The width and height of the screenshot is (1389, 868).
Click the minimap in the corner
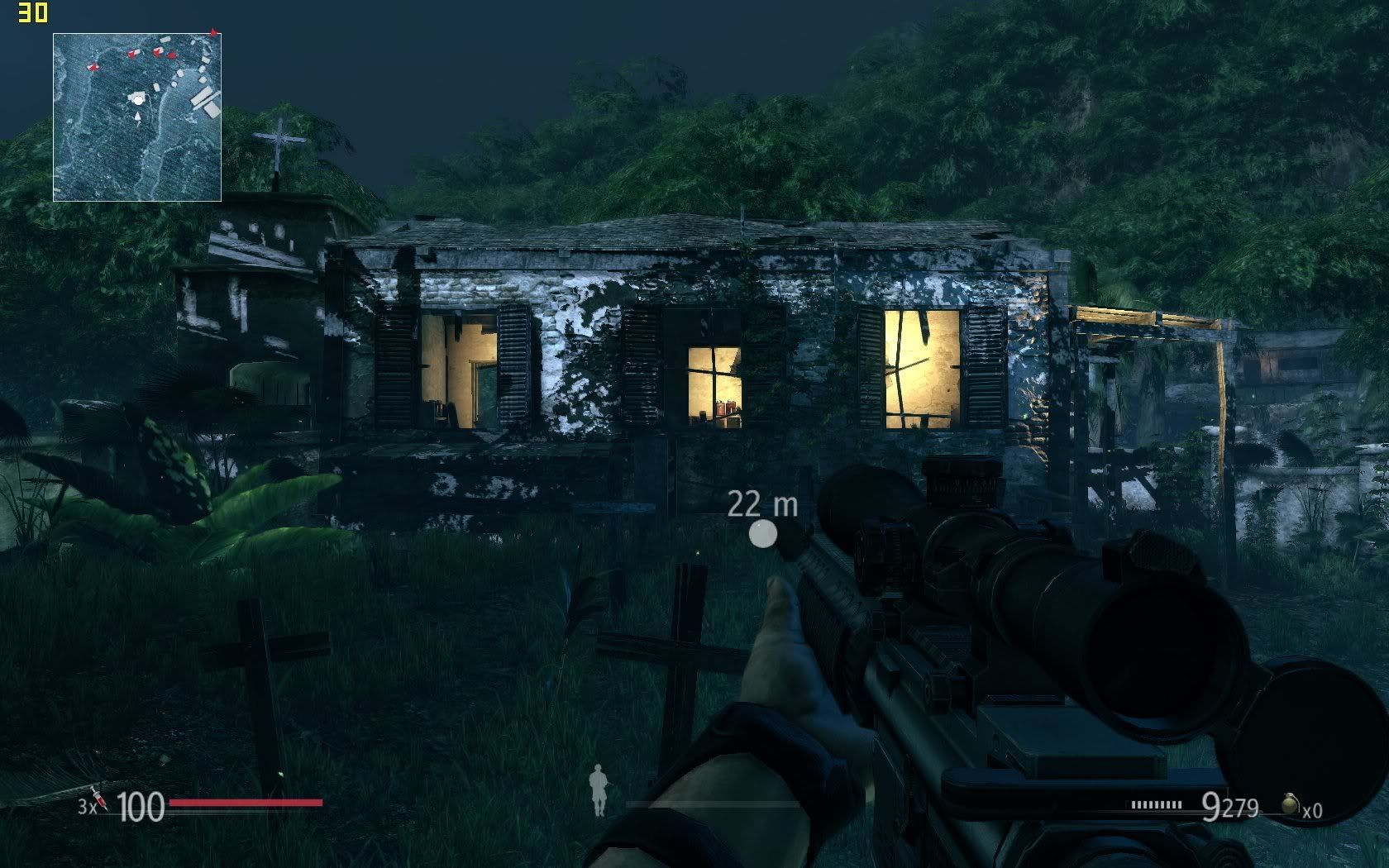[x=137, y=117]
